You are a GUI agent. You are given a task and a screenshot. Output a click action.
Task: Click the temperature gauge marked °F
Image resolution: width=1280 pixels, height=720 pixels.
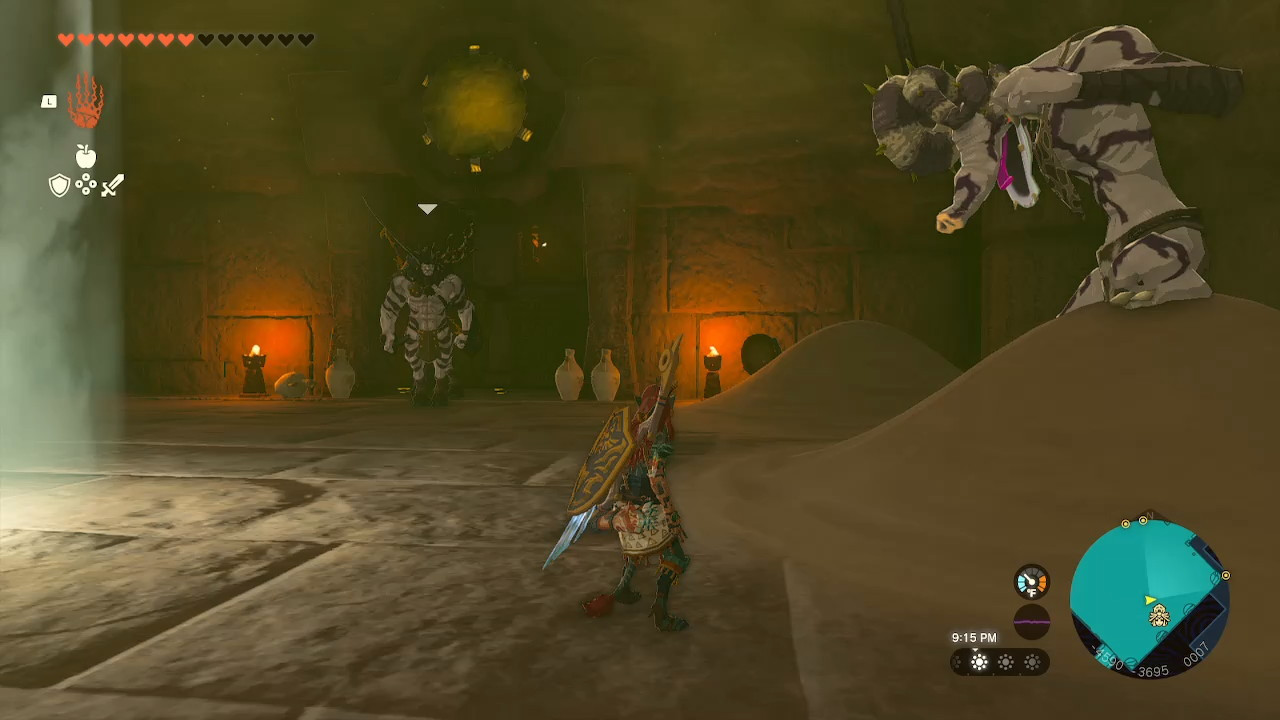[x=1031, y=580]
